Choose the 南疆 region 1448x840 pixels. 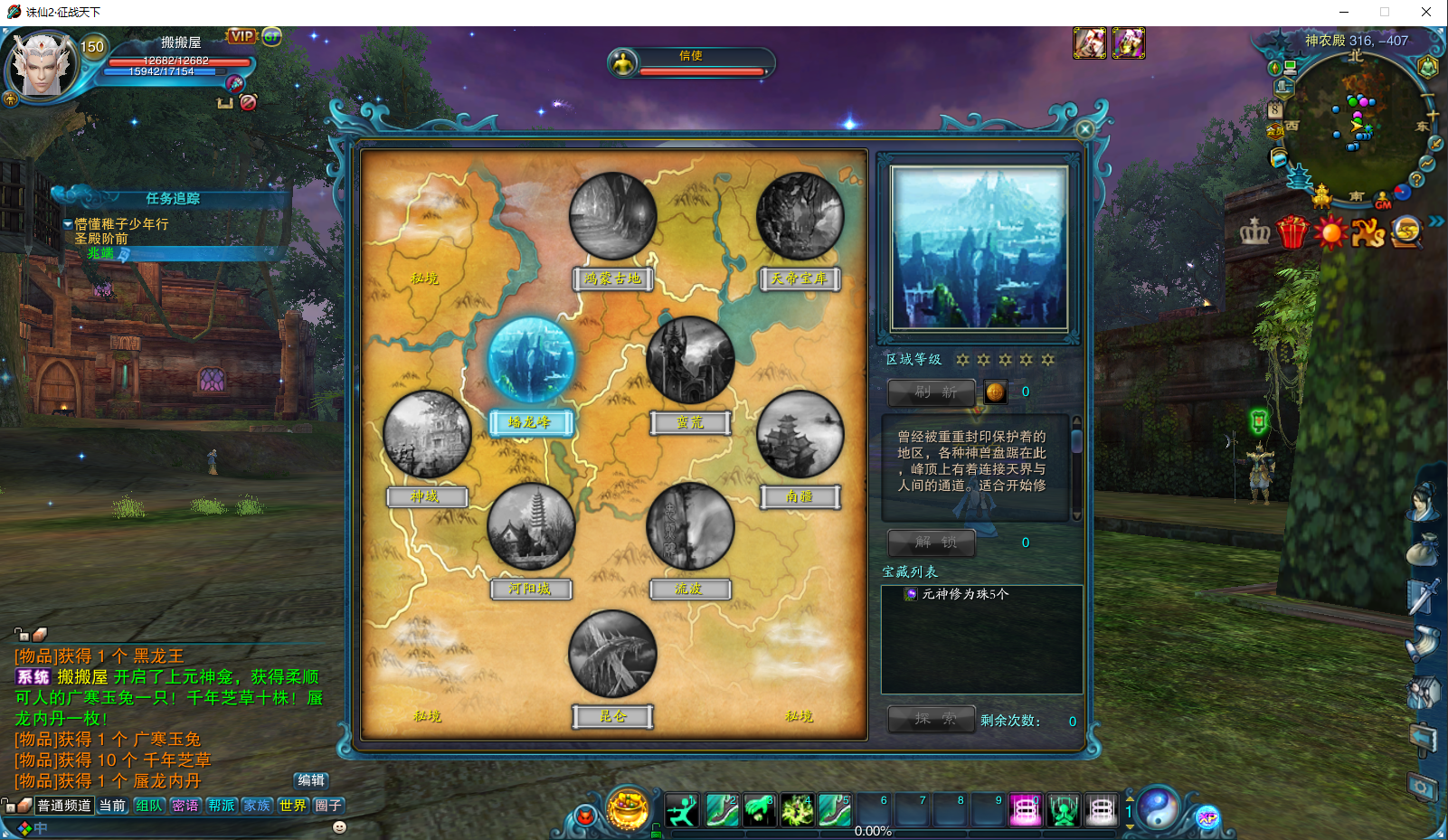click(x=800, y=435)
